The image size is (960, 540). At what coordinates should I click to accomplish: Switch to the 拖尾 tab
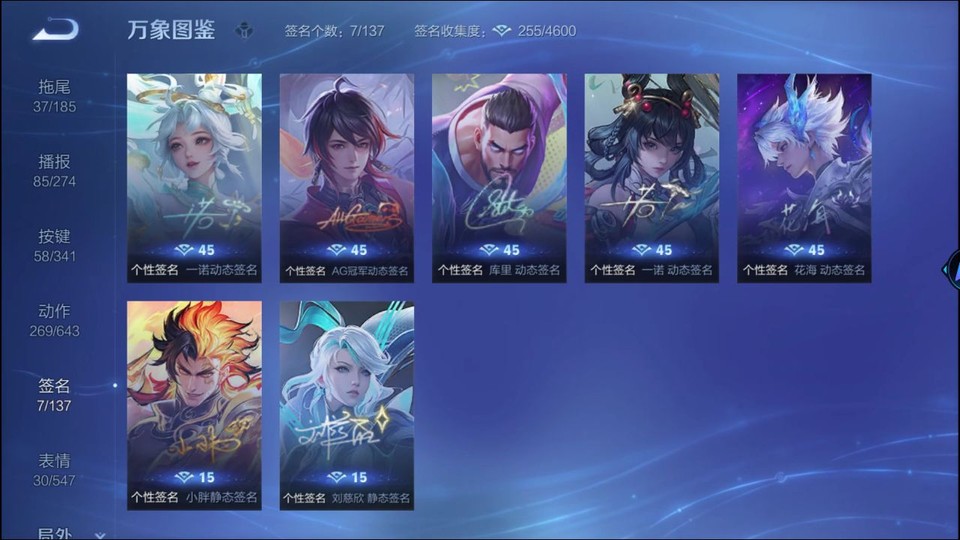[55, 96]
